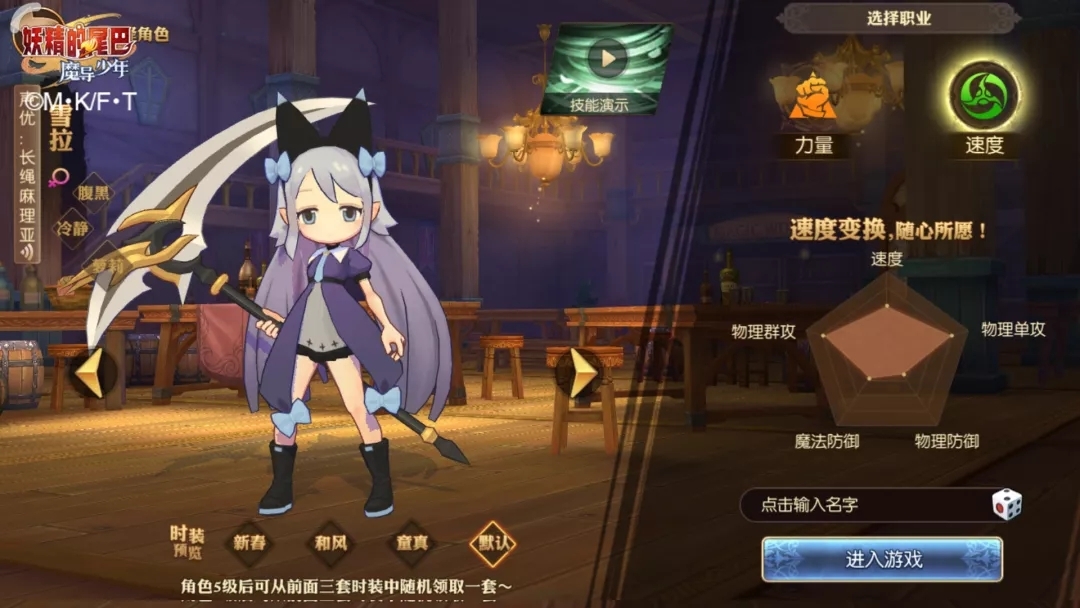
Task: Play the 技能演示 skill demo video
Action: (x=606, y=58)
